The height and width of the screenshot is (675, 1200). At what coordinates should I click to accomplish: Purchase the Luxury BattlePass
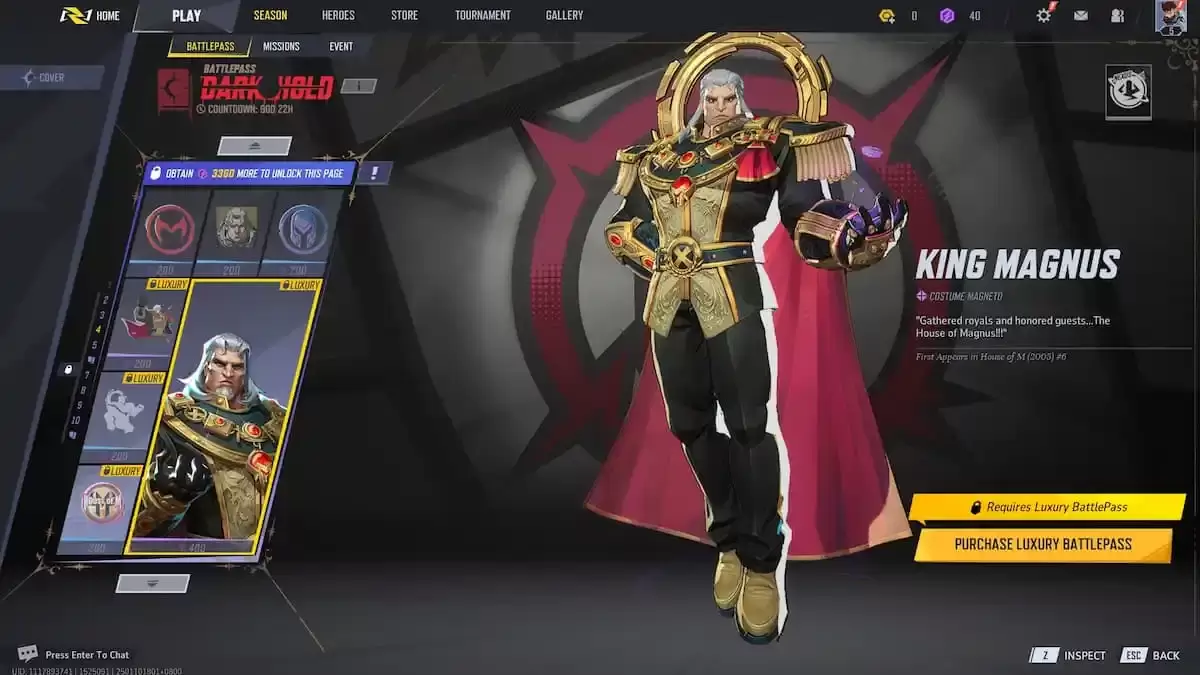point(1042,544)
